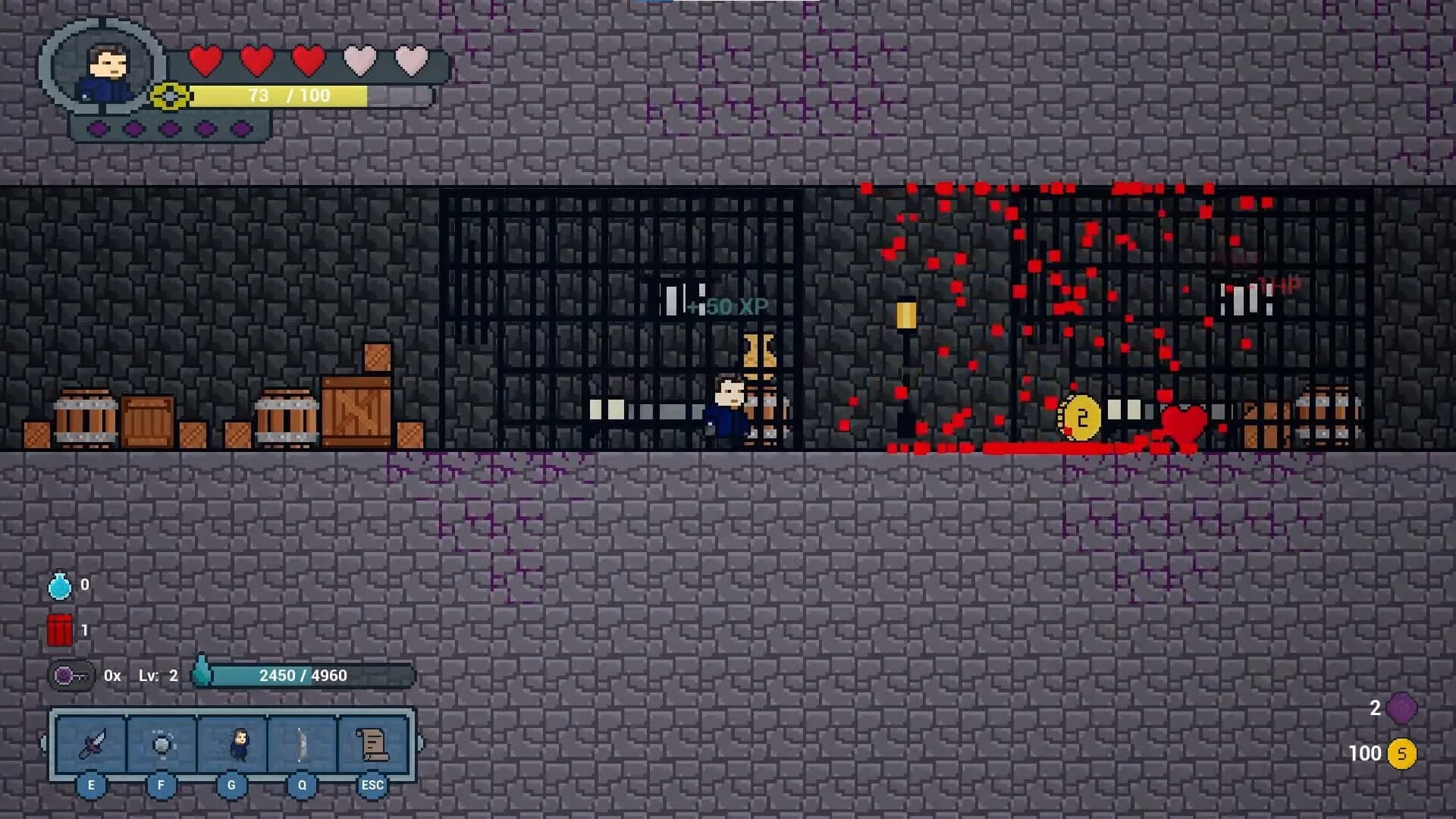Click the purple key inventory icon
The height and width of the screenshot is (819, 1456).
pyautogui.click(x=63, y=675)
